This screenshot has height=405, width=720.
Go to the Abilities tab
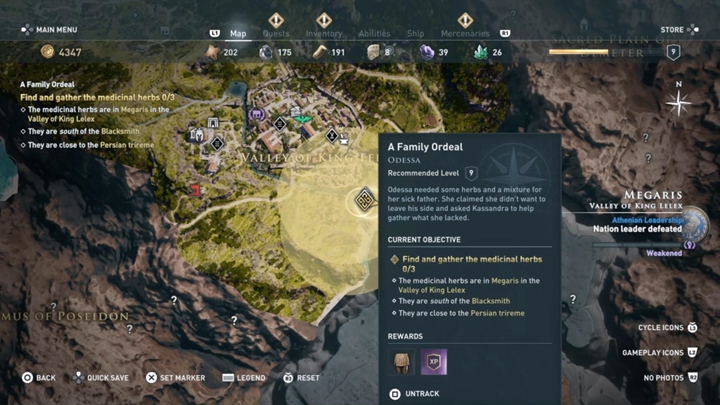[374, 33]
